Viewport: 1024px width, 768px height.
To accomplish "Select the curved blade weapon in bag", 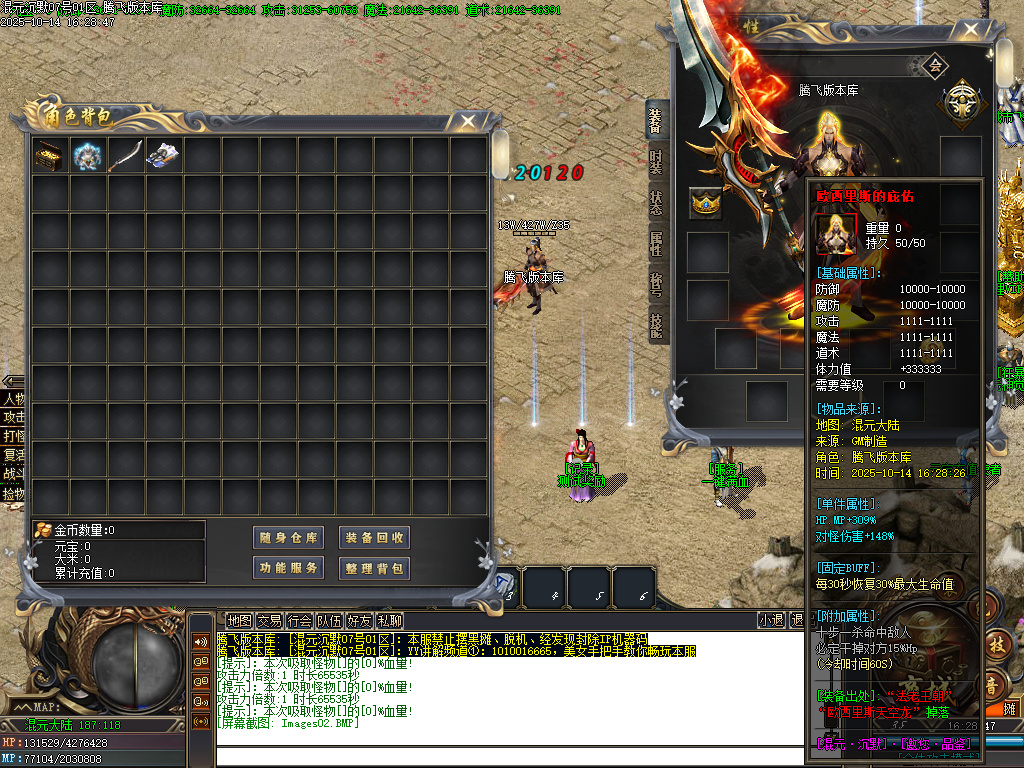I will coord(124,156).
